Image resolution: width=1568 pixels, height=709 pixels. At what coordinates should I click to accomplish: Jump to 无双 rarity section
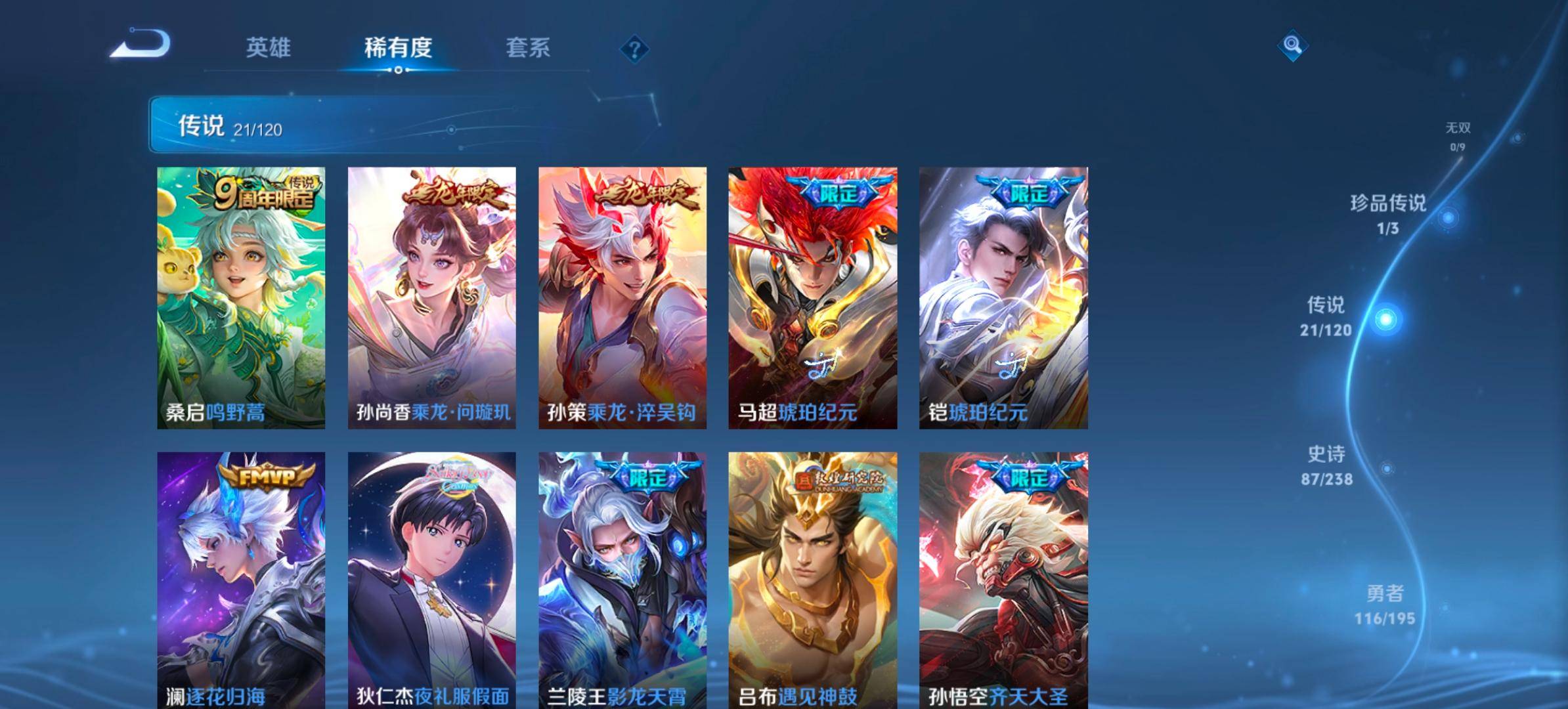click(x=1458, y=135)
